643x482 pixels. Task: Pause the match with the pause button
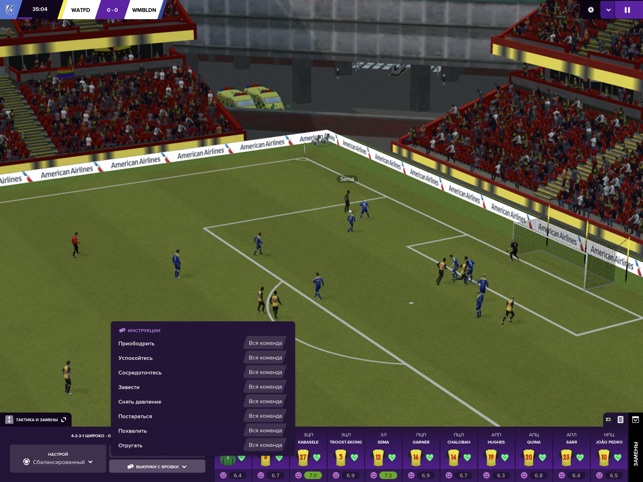point(628,10)
